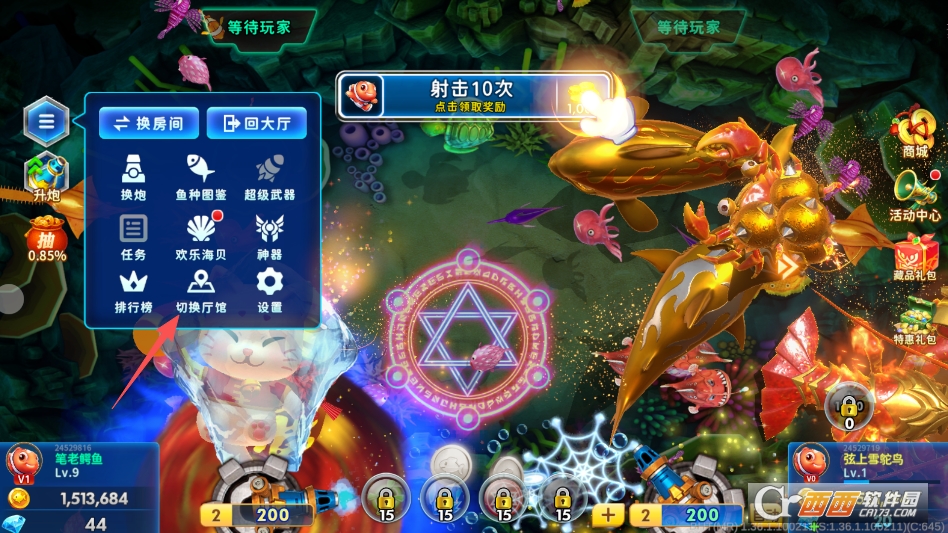Open 设置 settings gear
948x533 pixels.
click(x=270, y=290)
